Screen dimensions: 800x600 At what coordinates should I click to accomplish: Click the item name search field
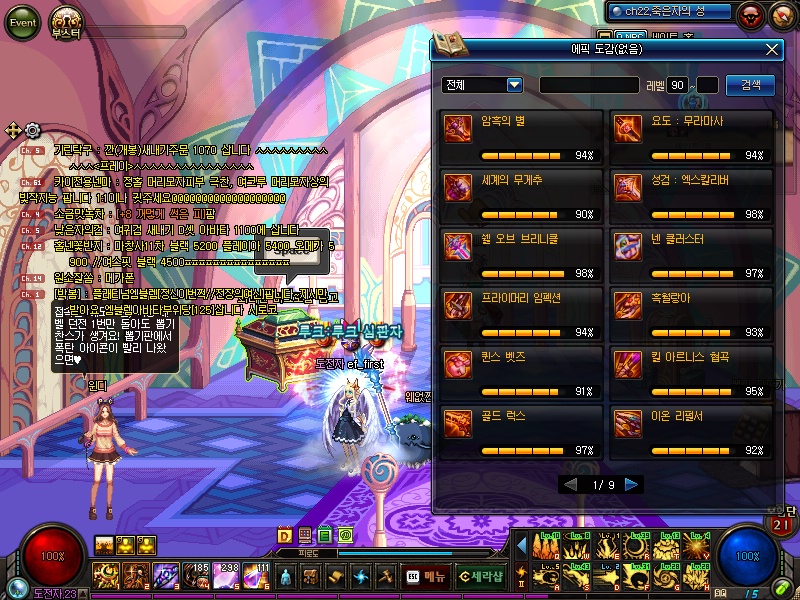pyautogui.click(x=589, y=85)
